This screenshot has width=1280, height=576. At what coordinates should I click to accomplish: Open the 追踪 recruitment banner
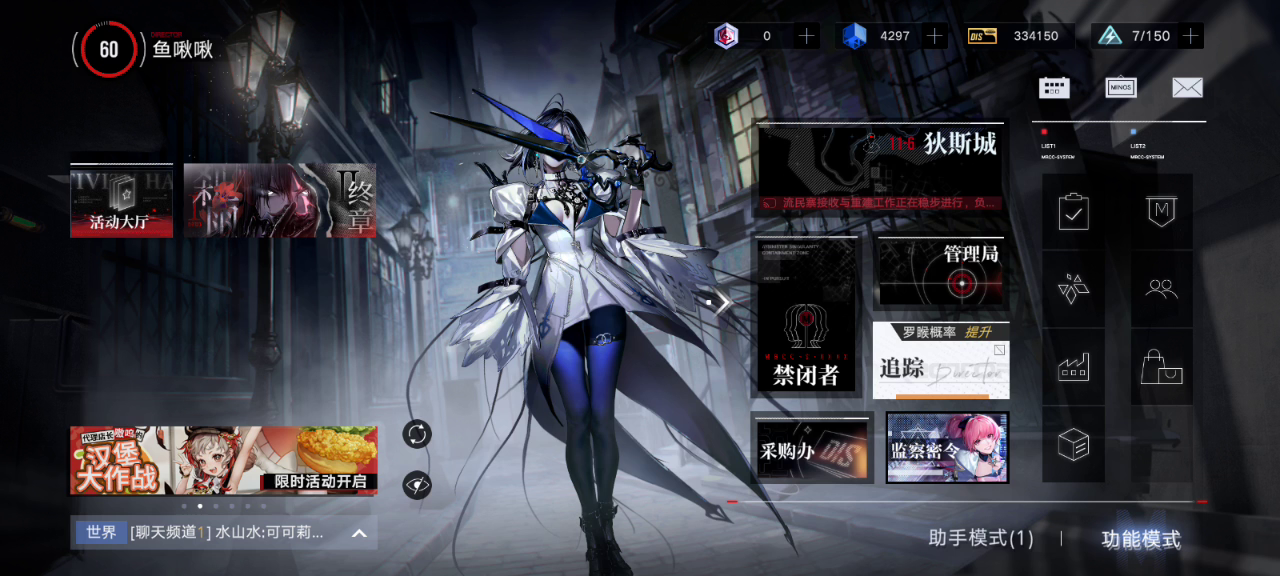click(940, 360)
